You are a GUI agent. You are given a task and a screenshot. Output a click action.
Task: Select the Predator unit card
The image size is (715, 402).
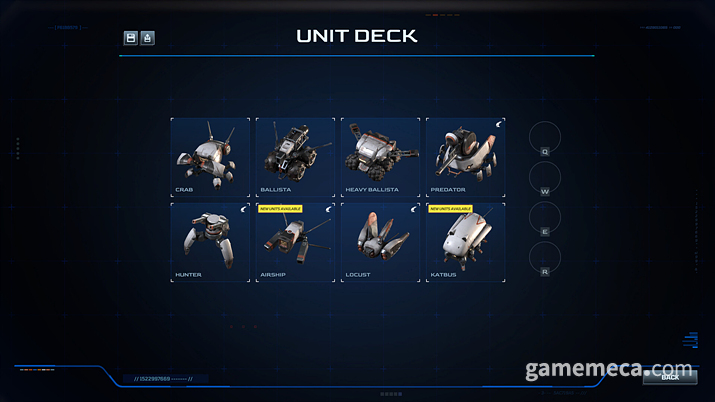pos(465,155)
